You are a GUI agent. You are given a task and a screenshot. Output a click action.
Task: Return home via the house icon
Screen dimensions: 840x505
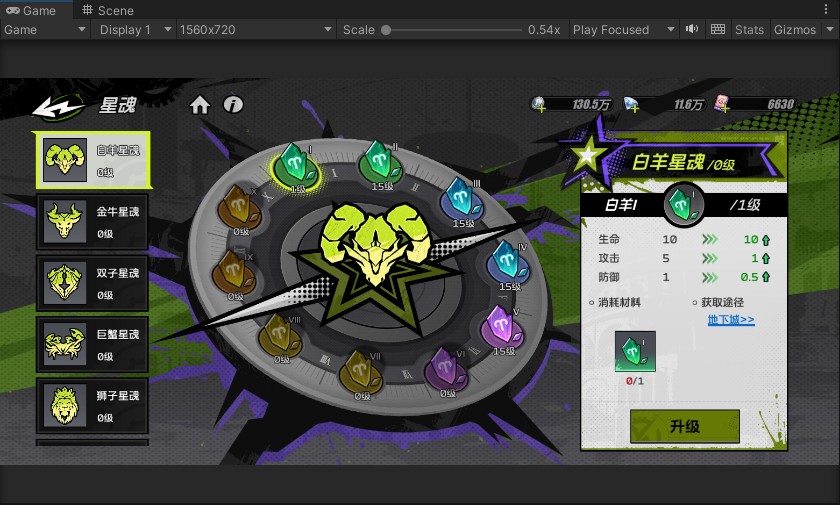200,105
